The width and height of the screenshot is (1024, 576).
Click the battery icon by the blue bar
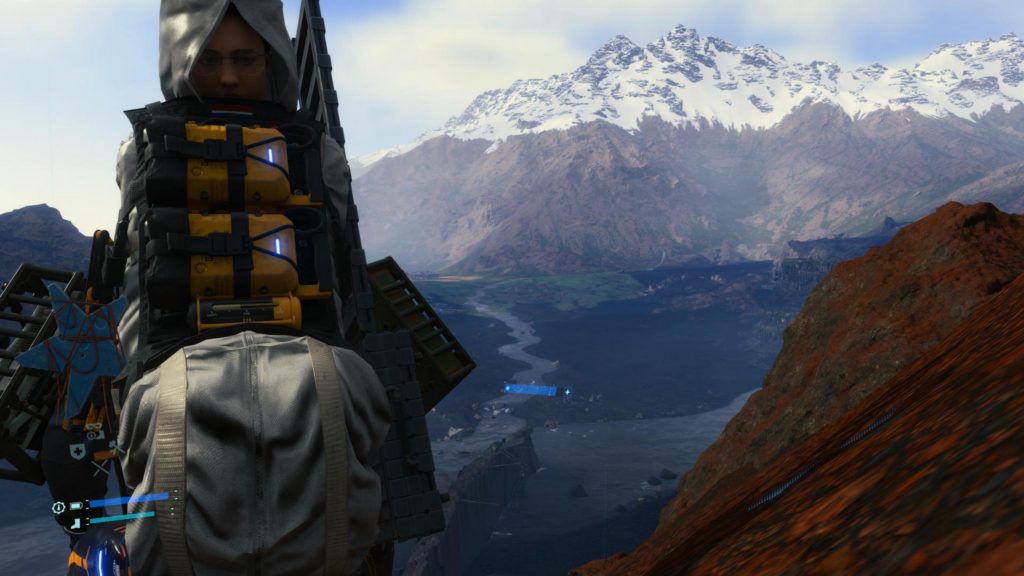(x=76, y=505)
